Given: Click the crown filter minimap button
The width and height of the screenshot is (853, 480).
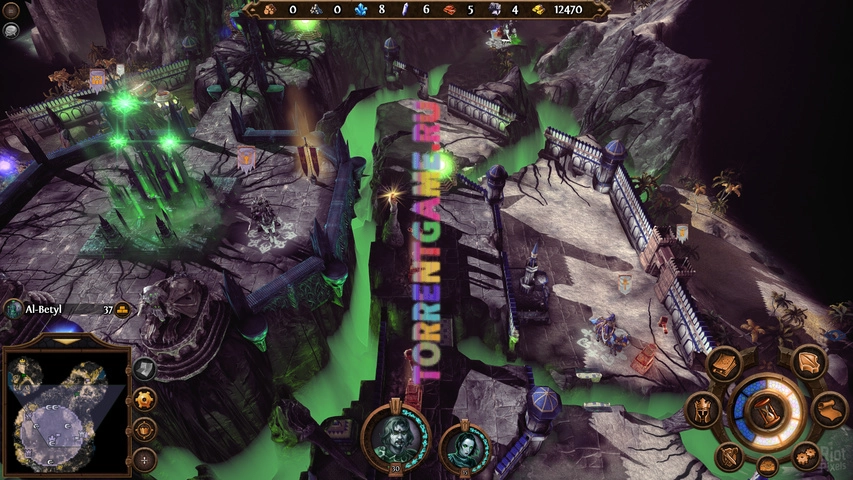Looking at the screenshot, I should [145, 431].
